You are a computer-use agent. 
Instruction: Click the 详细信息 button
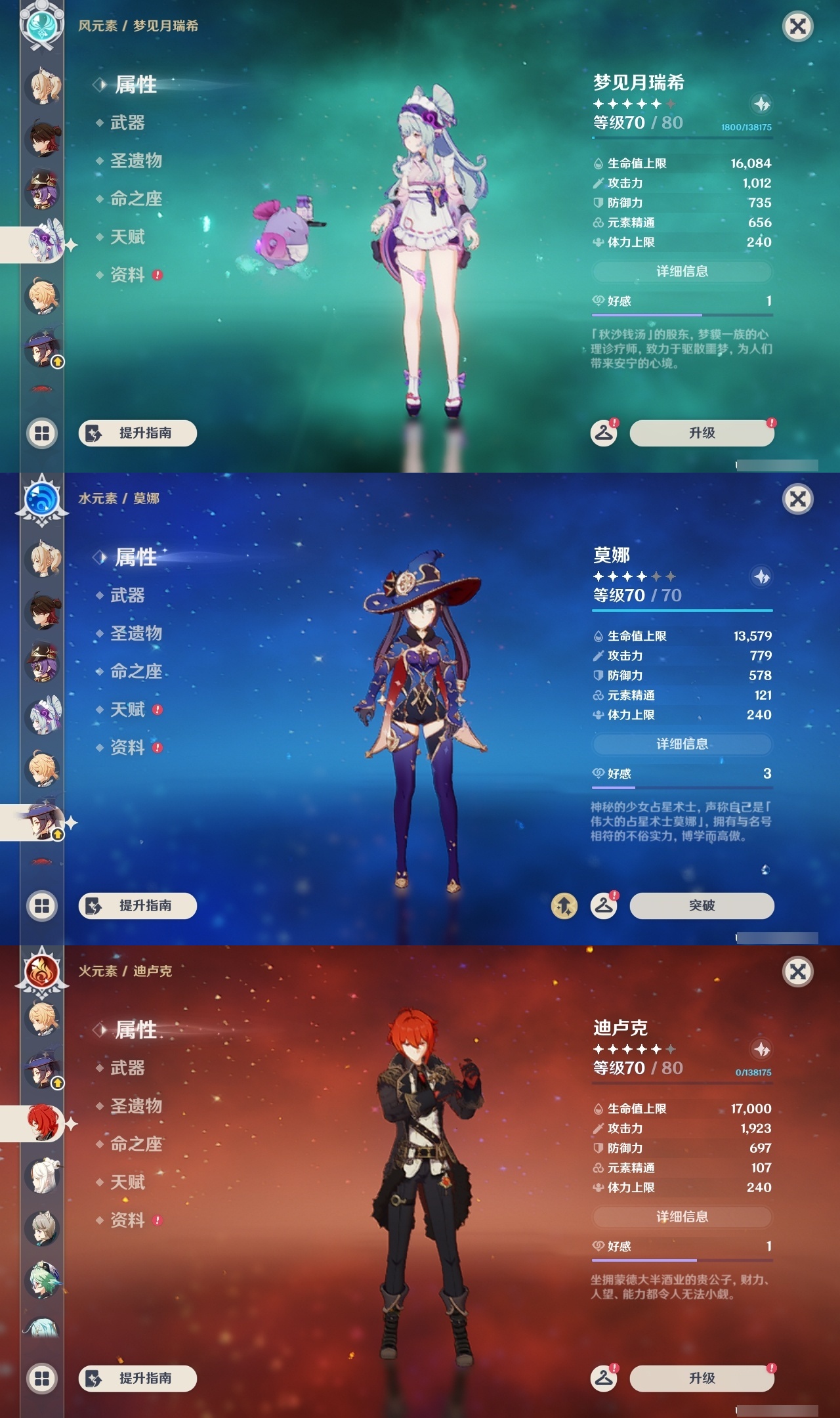tap(682, 271)
